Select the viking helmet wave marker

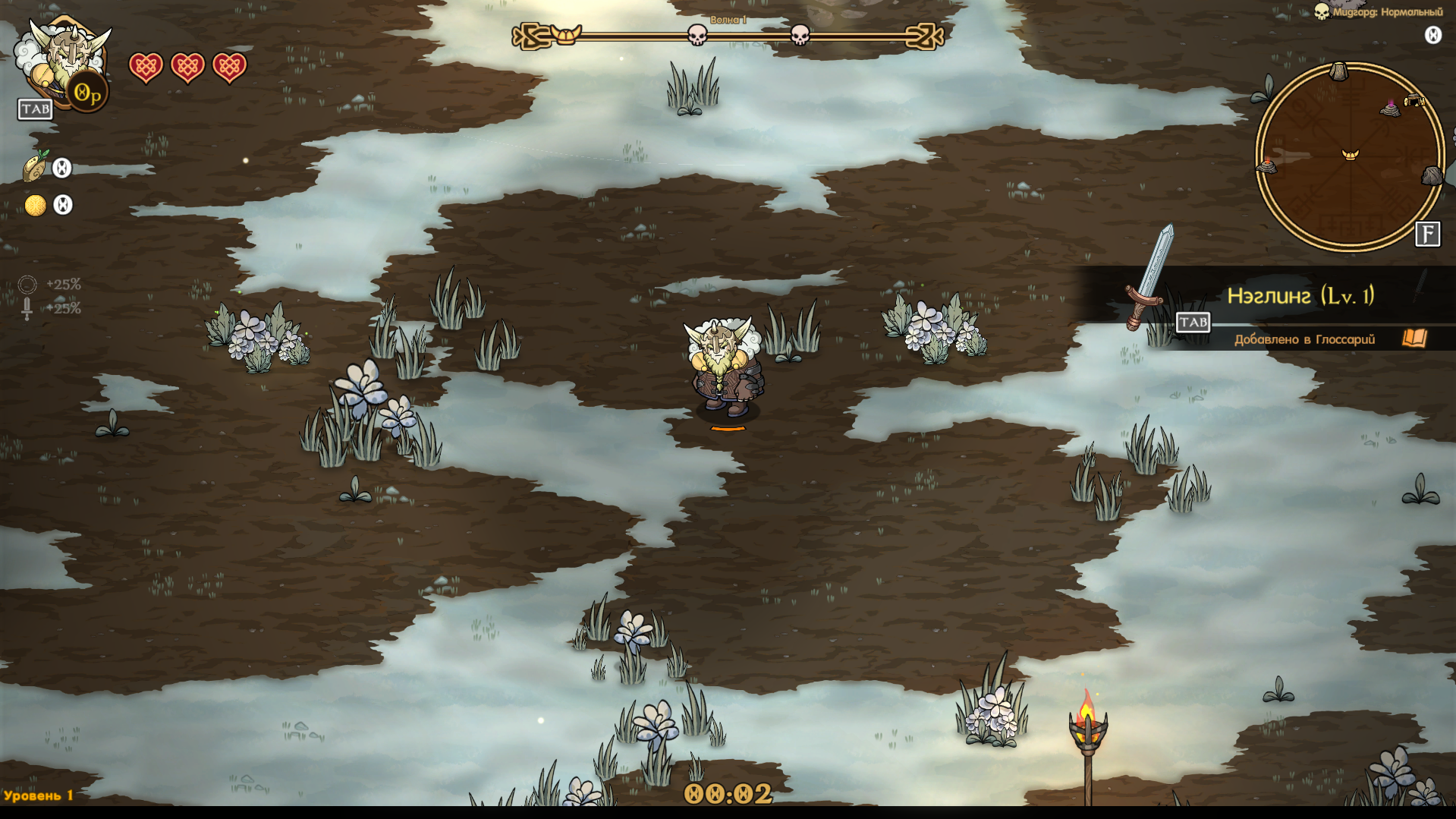pos(565,35)
